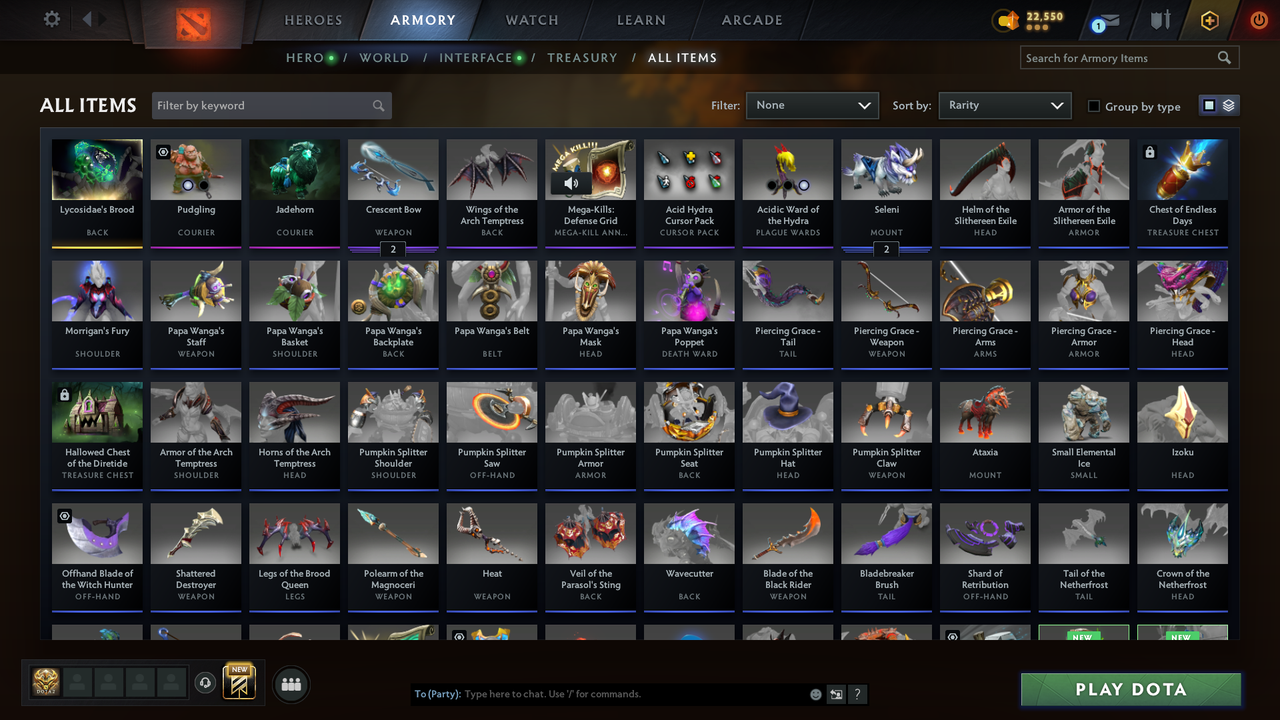This screenshot has height=720, width=1280.
Task: Open the Filter dropdown set to None
Action: point(812,105)
